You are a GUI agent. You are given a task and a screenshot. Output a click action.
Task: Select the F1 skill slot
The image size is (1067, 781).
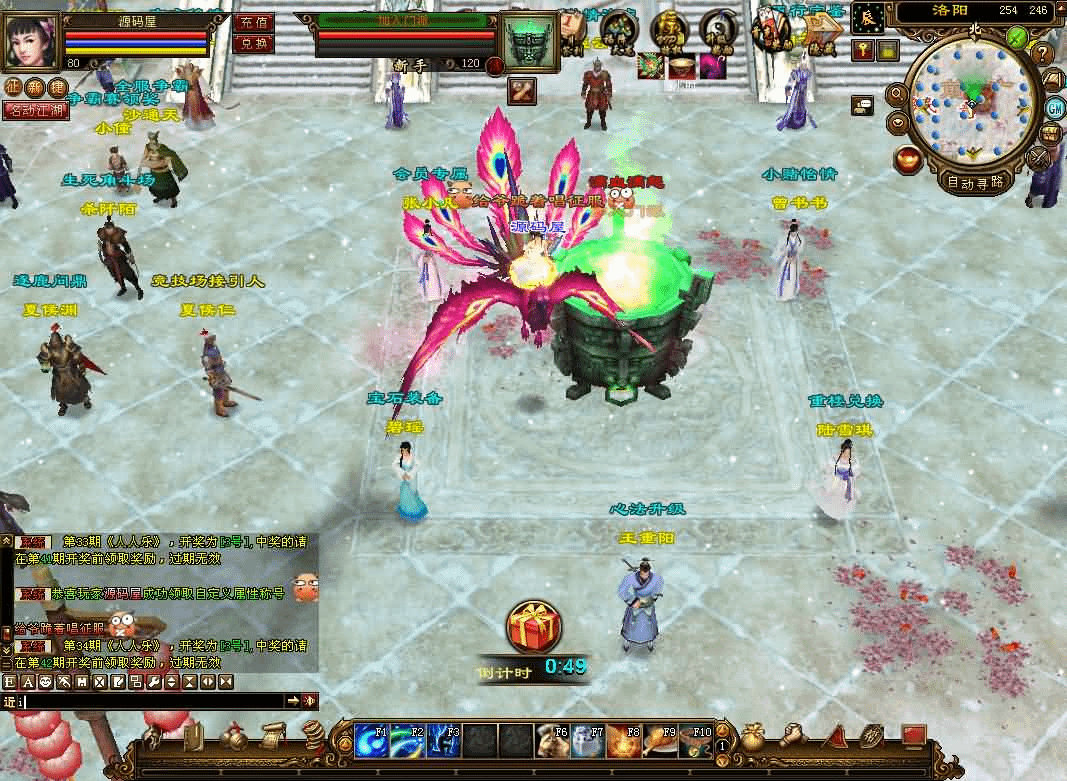(x=371, y=742)
